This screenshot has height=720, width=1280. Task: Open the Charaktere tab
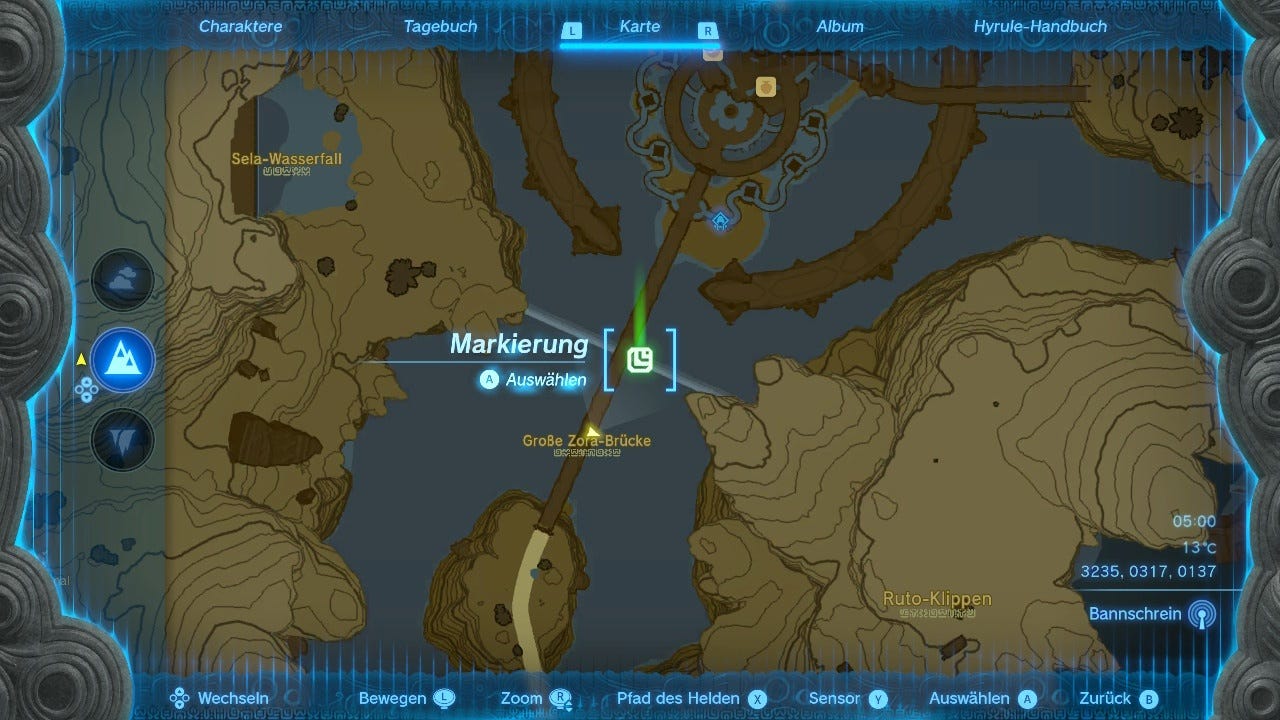pyautogui.click(x=240, y=27)
